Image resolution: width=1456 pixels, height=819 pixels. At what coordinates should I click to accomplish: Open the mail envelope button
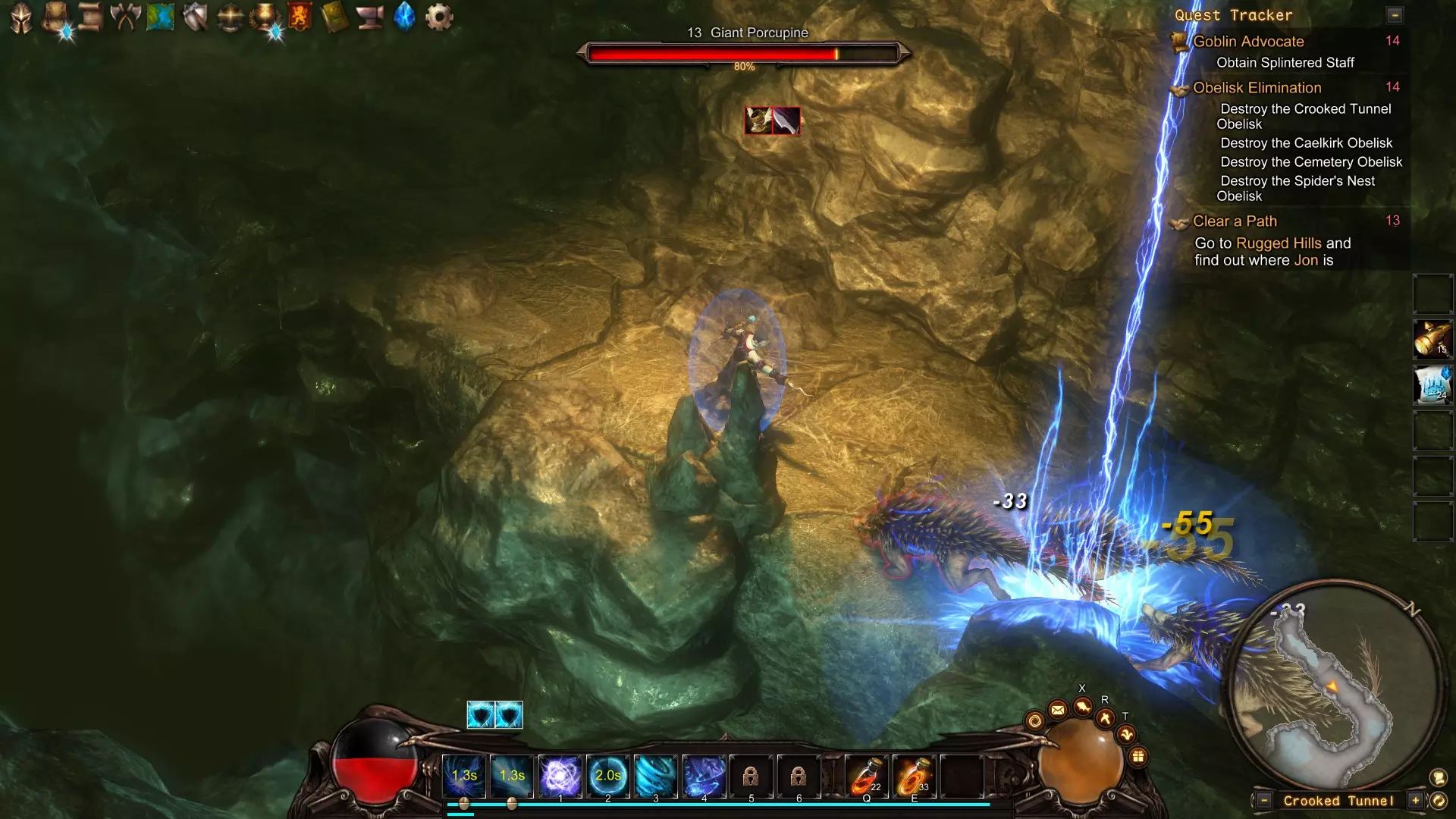[x=1057, y=710]
